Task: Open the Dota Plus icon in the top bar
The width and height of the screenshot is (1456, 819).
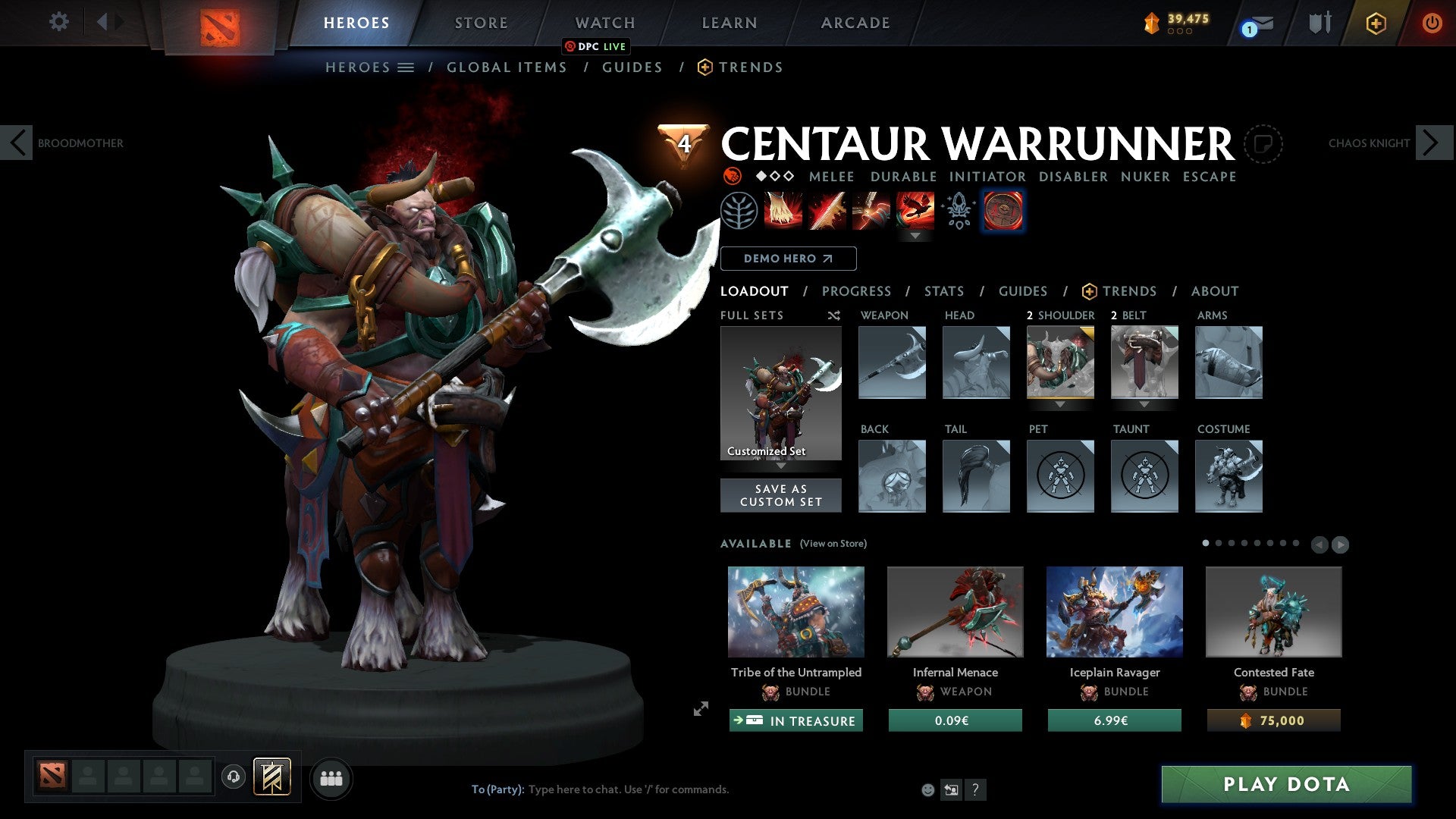Action: click(1375, 22)
